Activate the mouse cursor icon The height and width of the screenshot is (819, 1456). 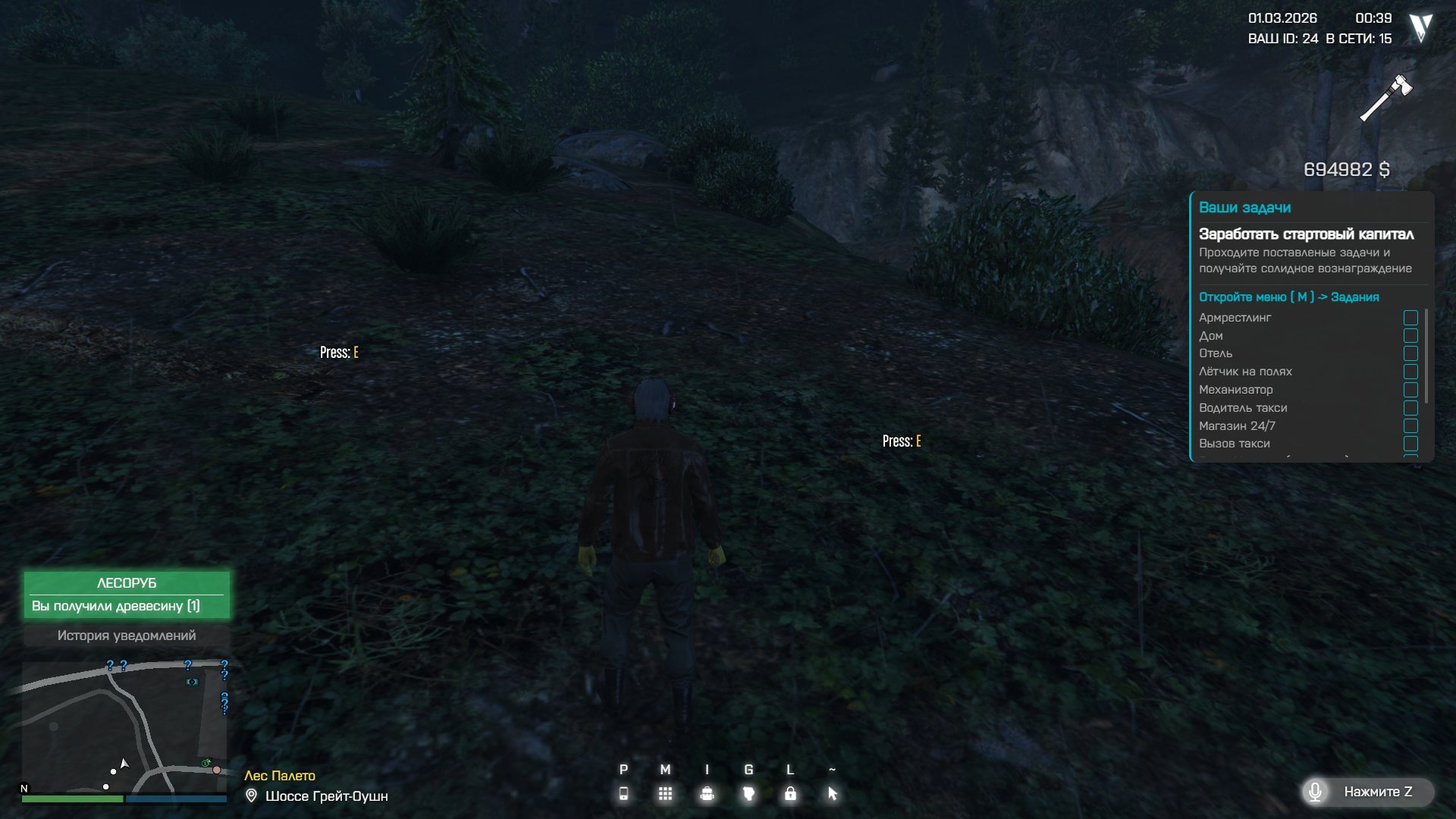coord(832,793)
